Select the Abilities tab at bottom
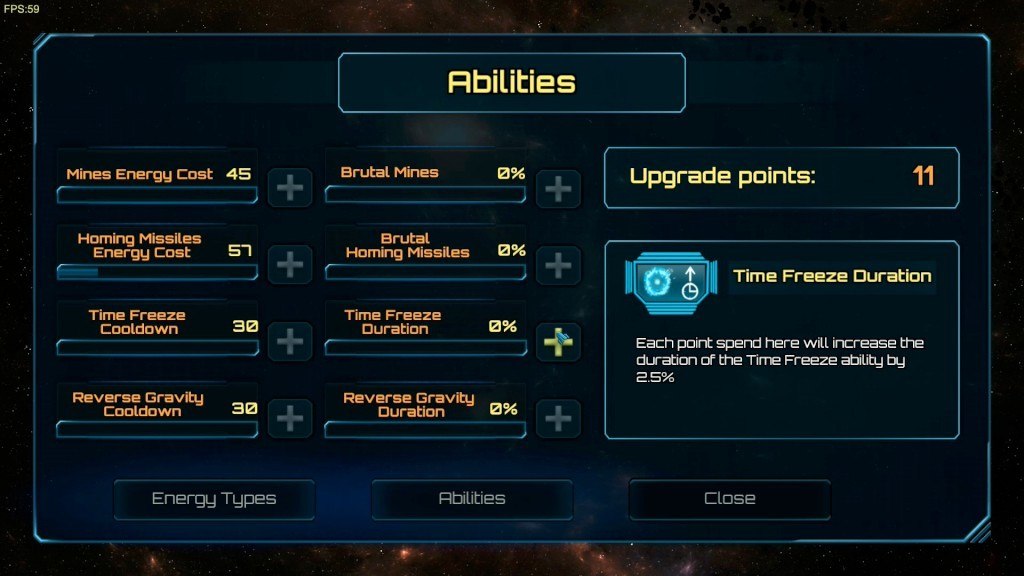1024x576 pixels. pos(472,499)
